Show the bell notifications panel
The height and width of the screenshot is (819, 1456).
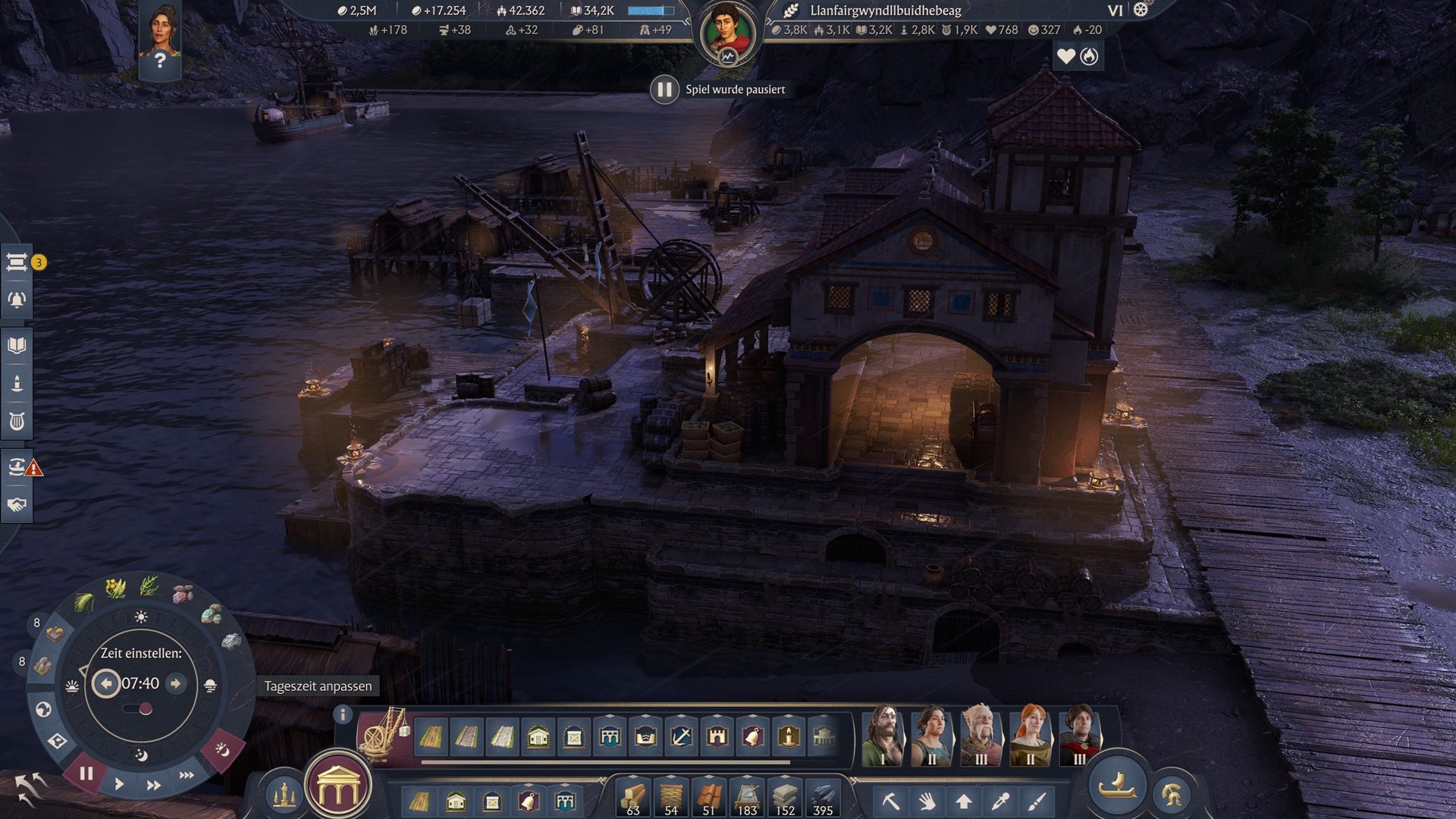tap(17, 300)
